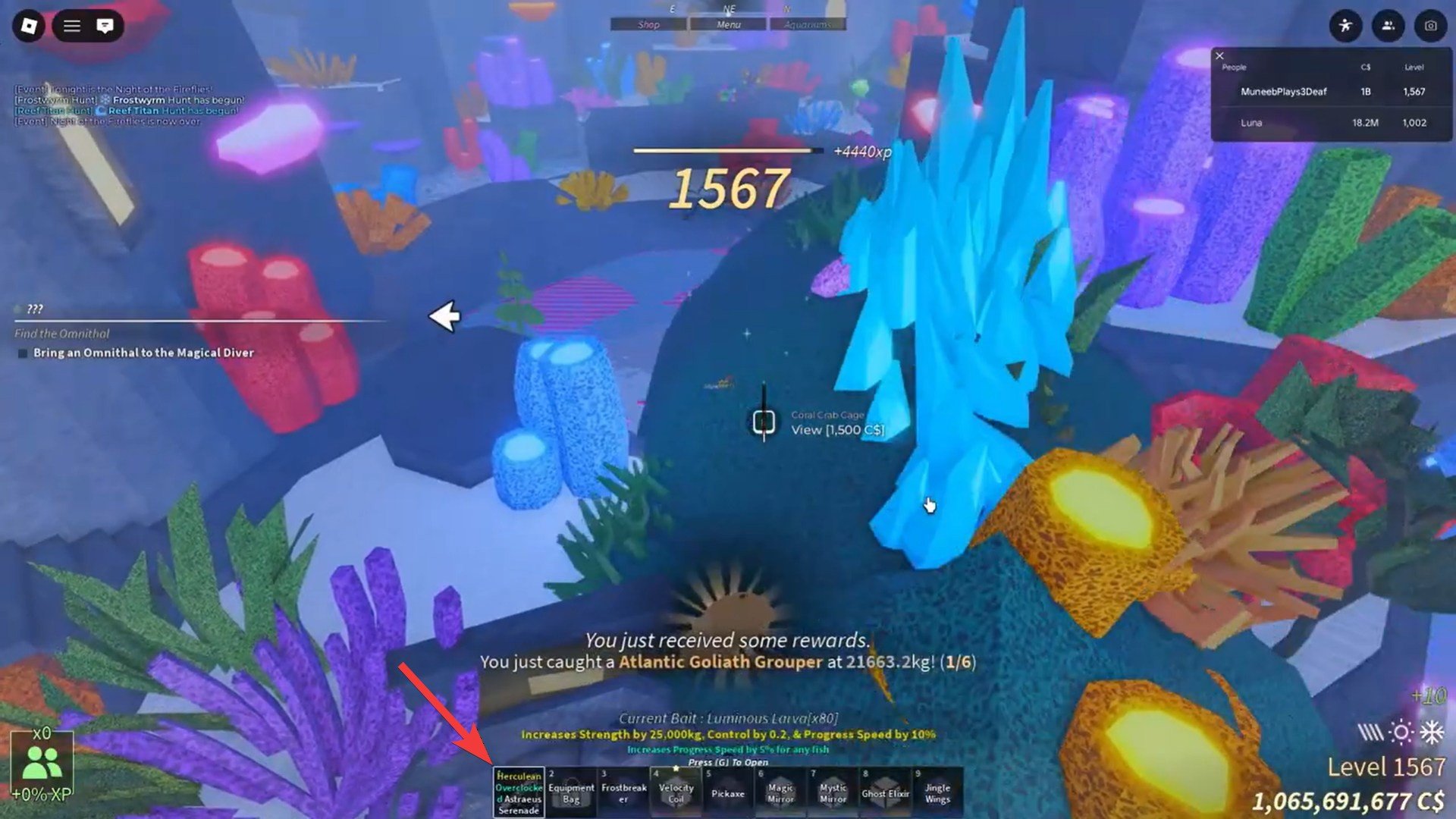The width and height of the screenshot is (1456, 819).
Task: Open the Roblox chat bubble icon
Action: click(x=103, y=26)
